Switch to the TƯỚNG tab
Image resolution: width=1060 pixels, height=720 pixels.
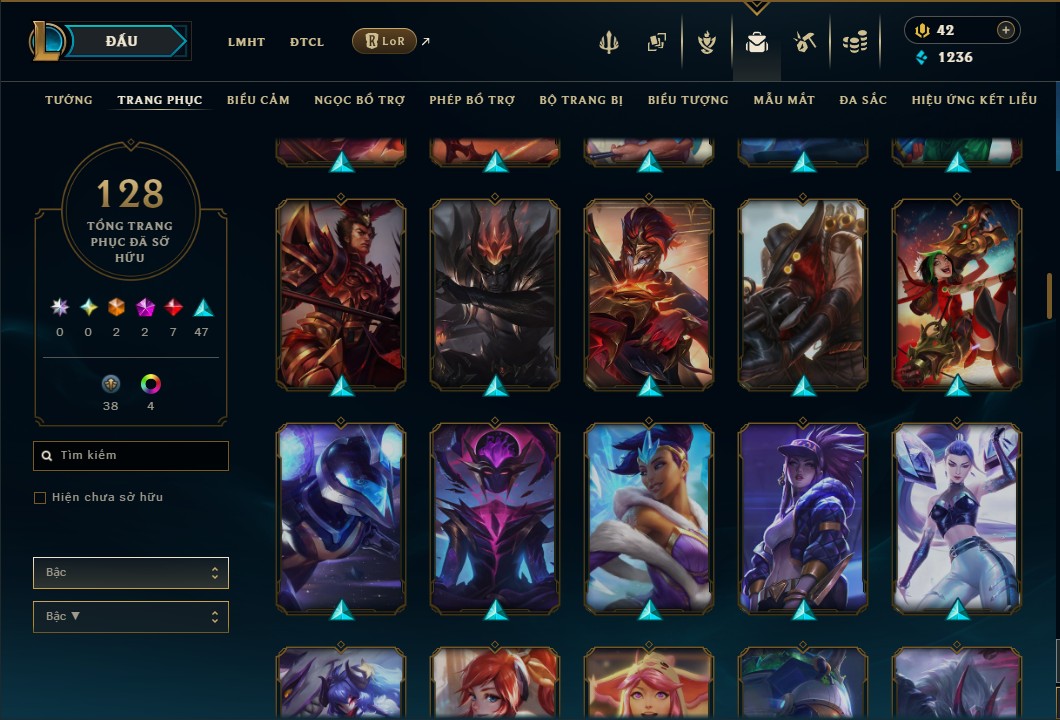69,100
